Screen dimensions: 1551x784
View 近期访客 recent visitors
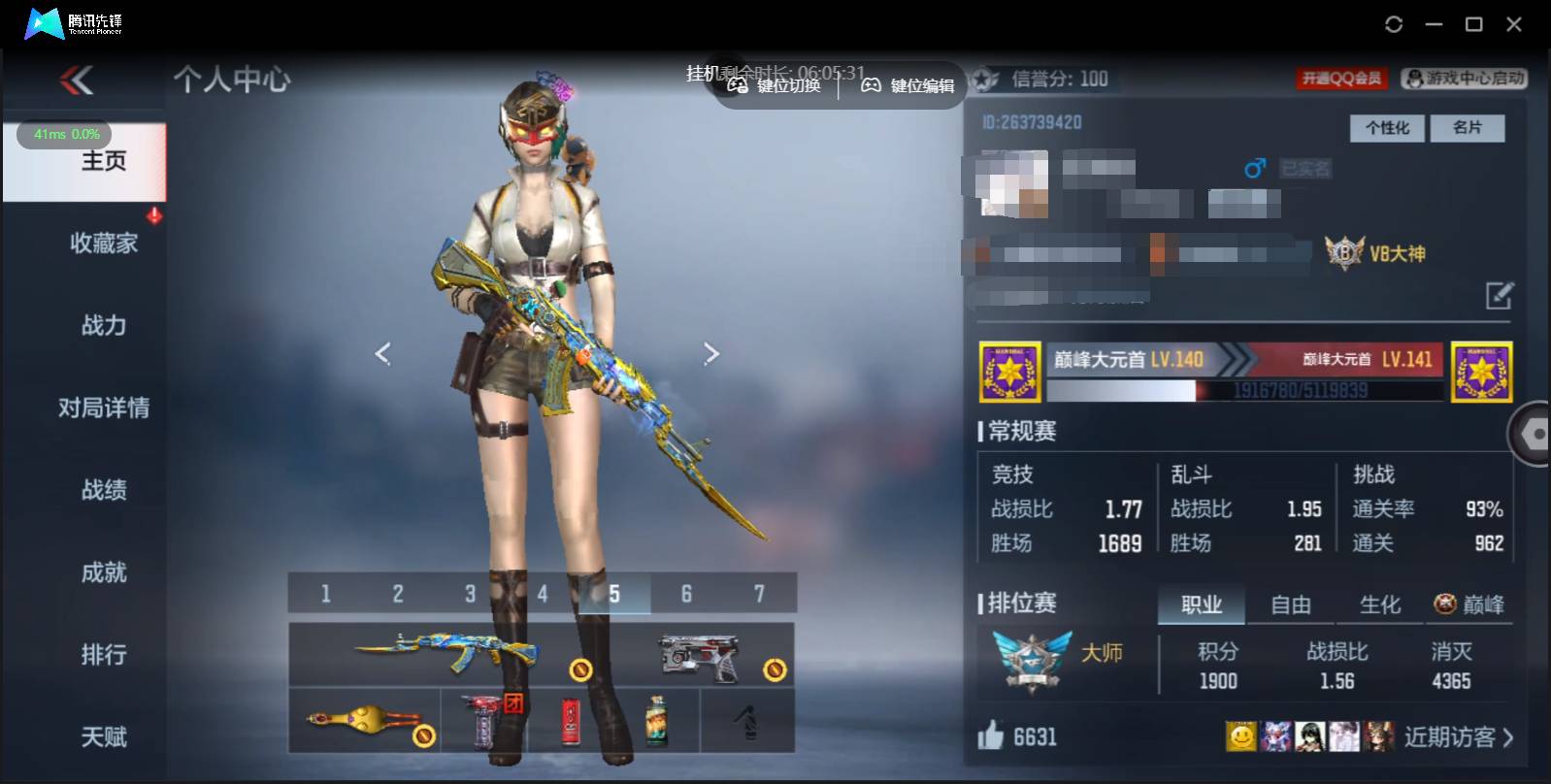click(x=1458, y=737)
